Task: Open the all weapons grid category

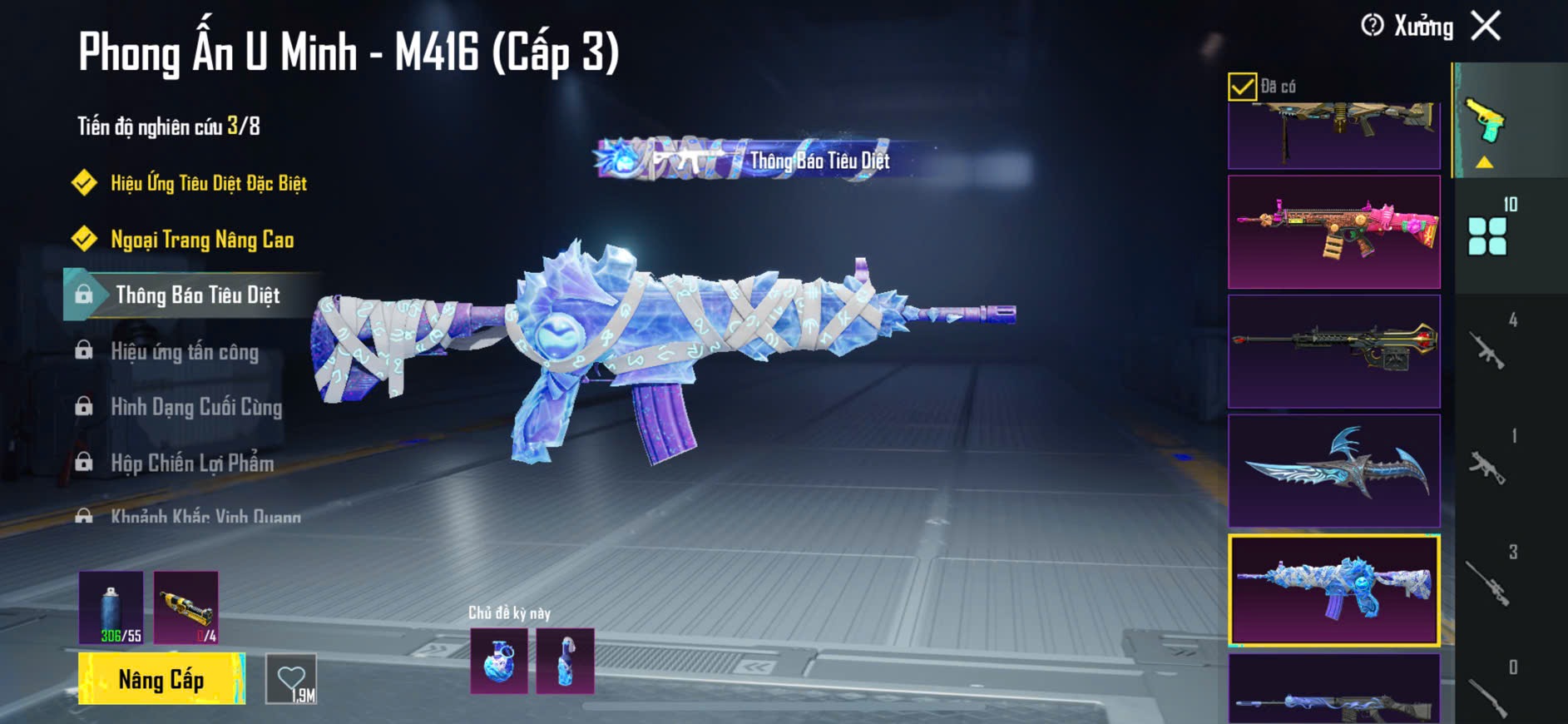Action: [1487, 236]
